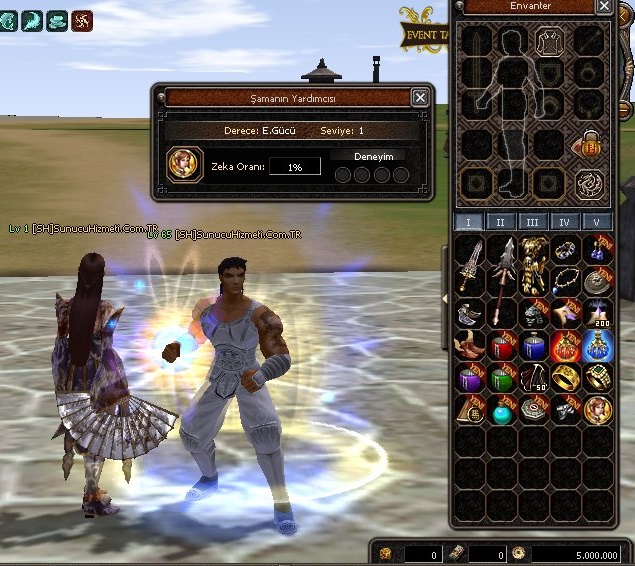
Task: Click the shaman helper portrait in inventory
Action: 597,409
